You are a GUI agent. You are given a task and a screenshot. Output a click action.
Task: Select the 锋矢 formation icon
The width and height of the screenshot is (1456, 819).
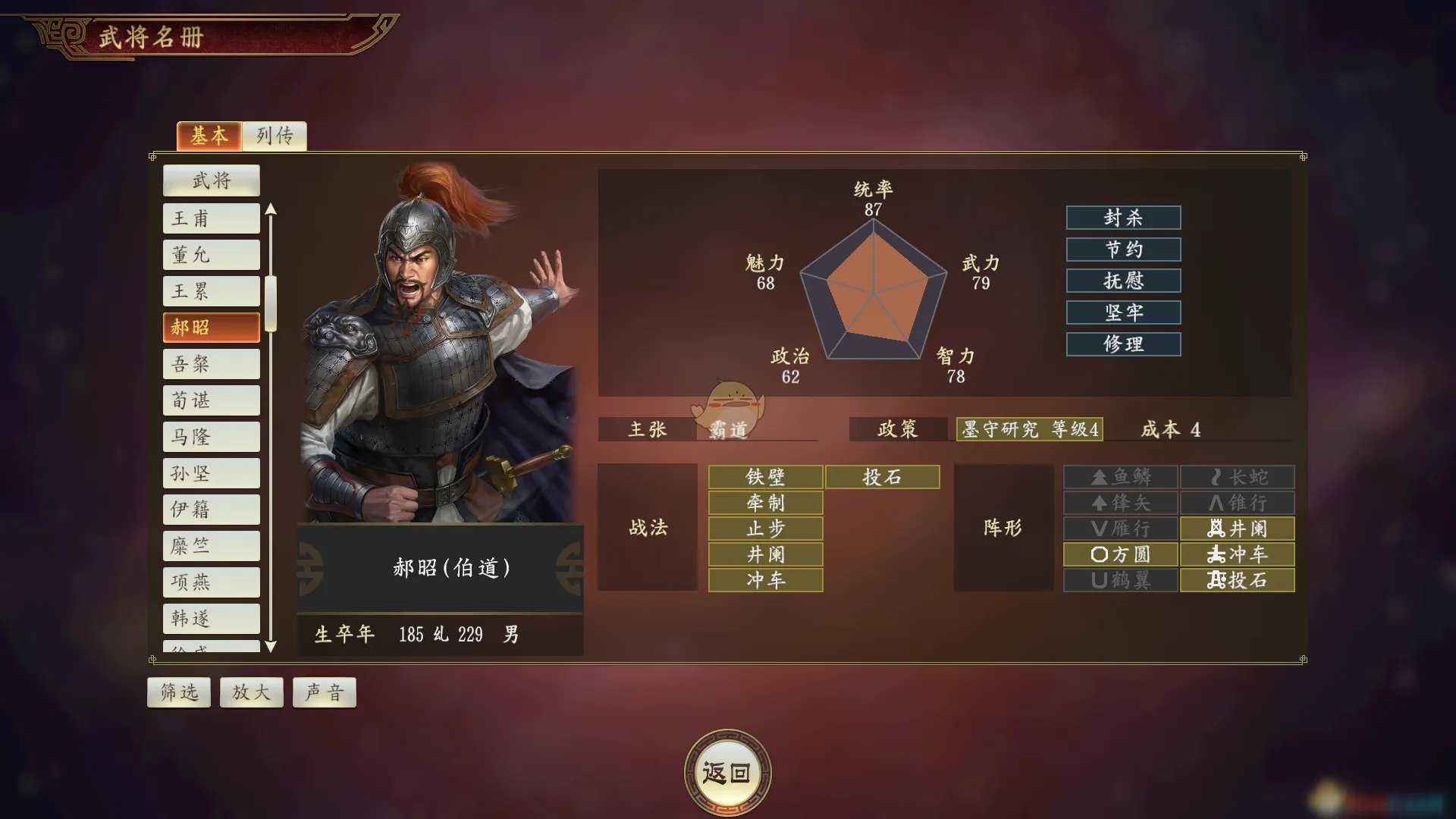pyautogui.click(x=1120, y=503)
